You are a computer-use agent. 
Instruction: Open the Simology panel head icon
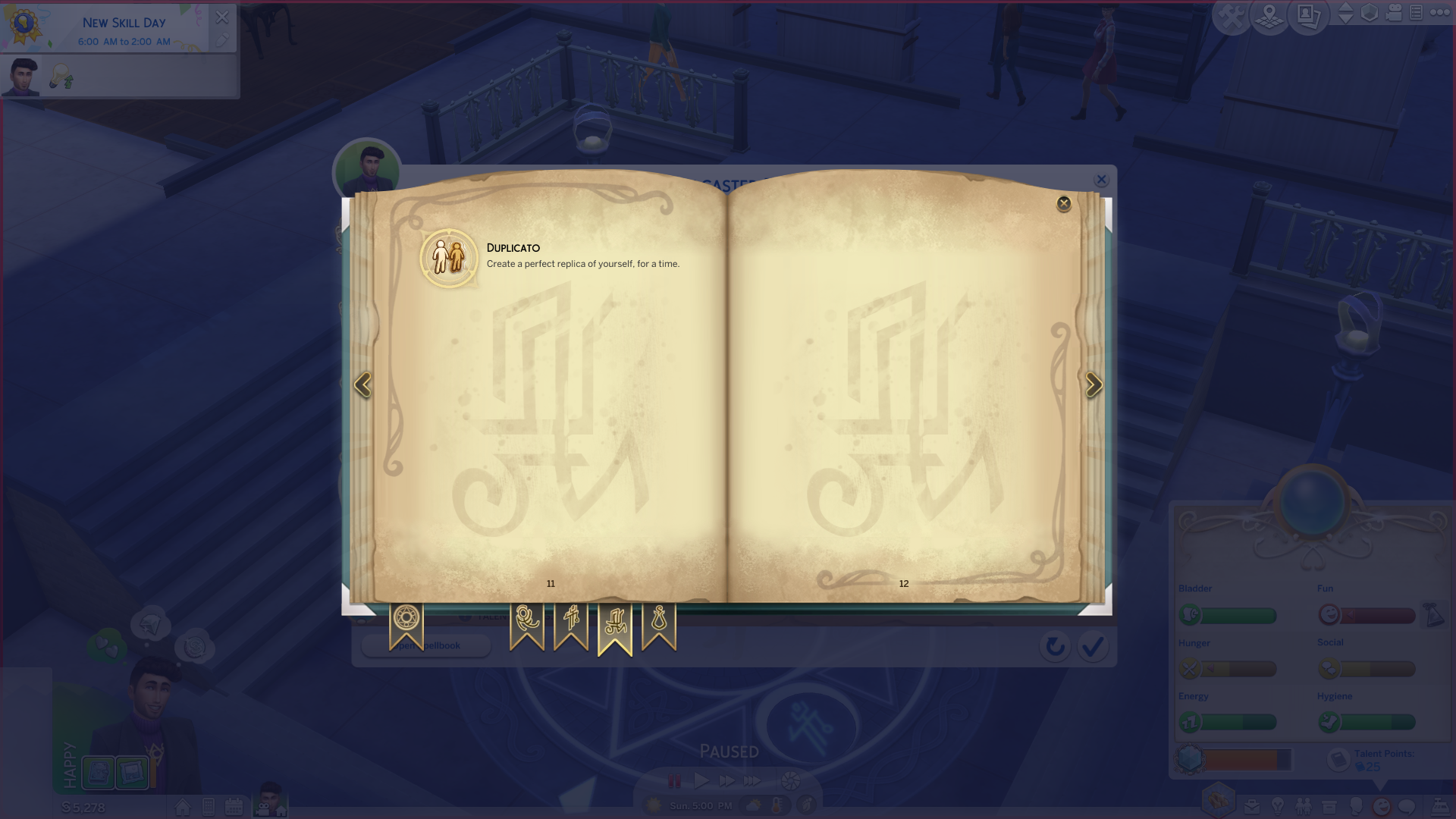1357,806
